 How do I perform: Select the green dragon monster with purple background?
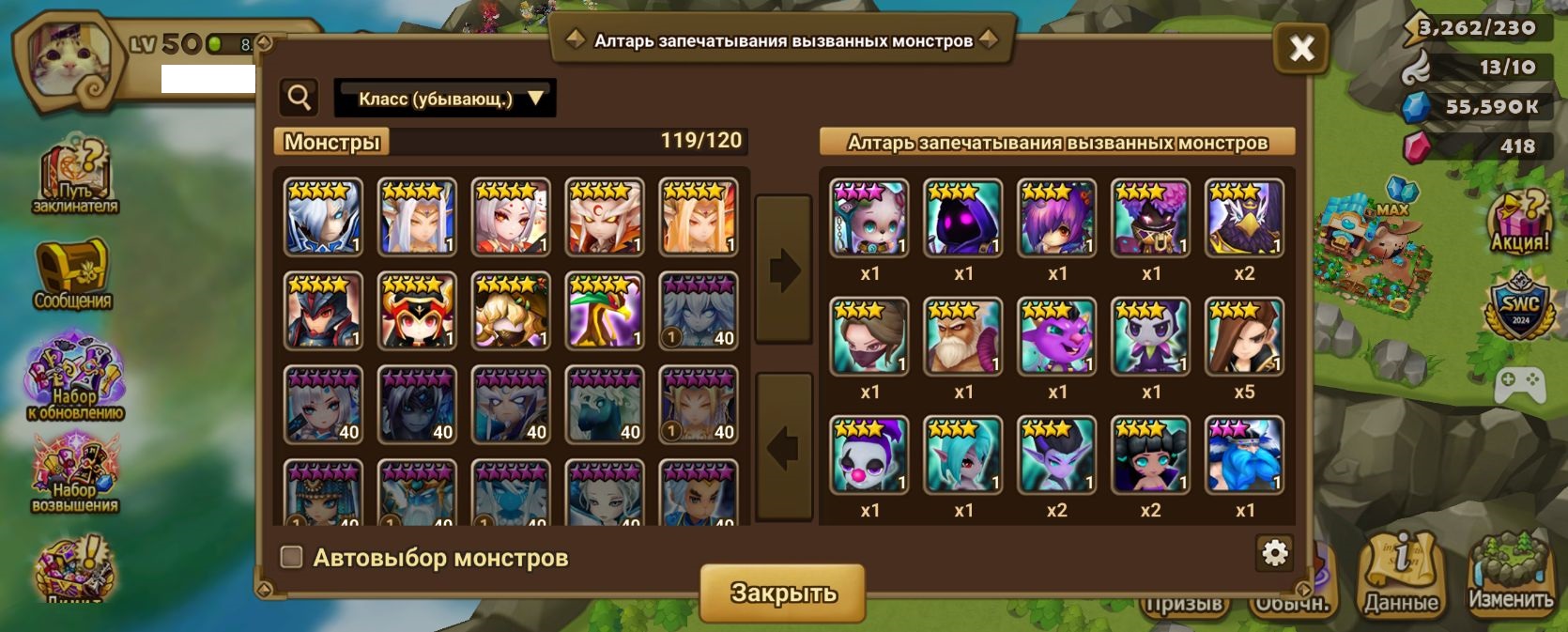(x=605, y=311)
